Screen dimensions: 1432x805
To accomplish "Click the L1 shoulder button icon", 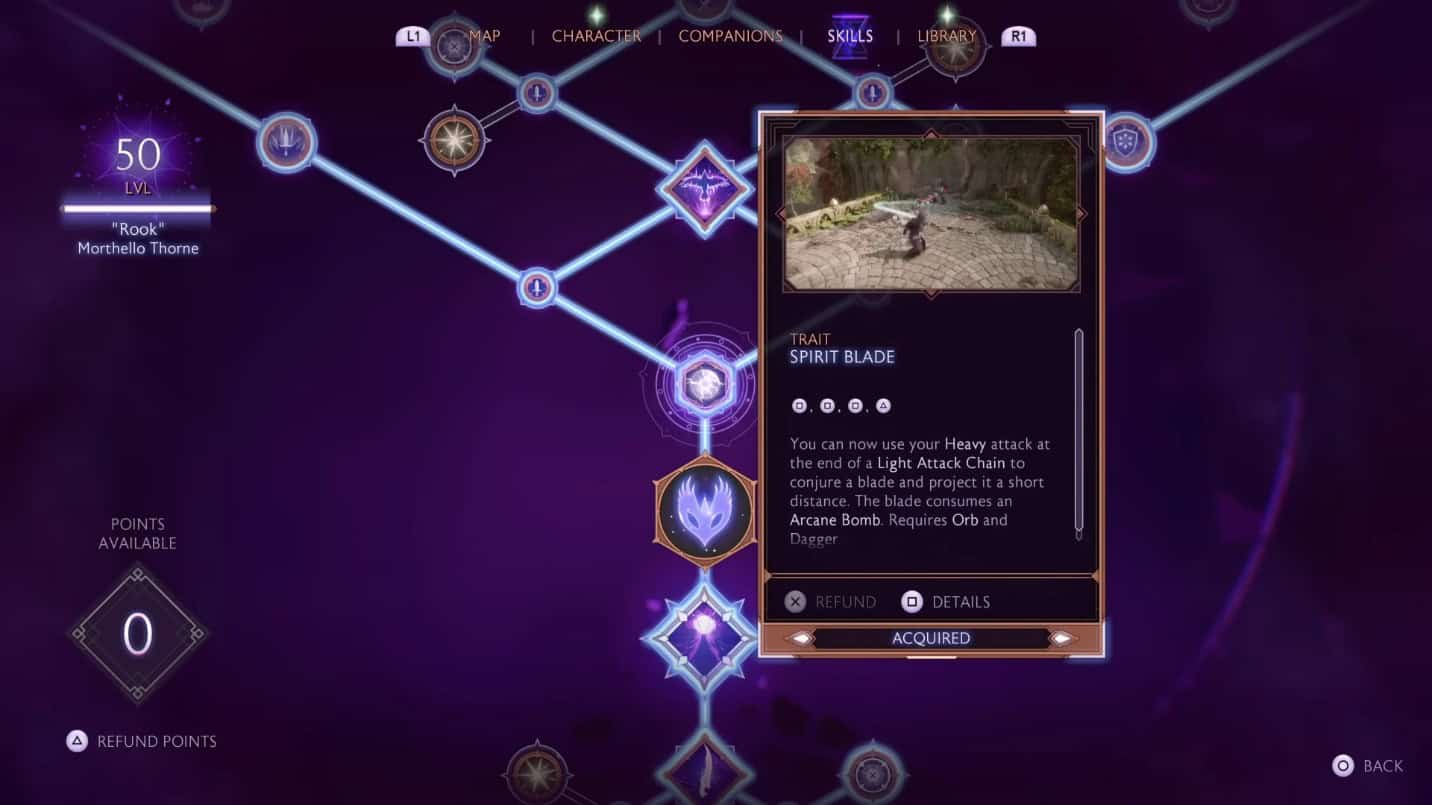I will (414, 35).
